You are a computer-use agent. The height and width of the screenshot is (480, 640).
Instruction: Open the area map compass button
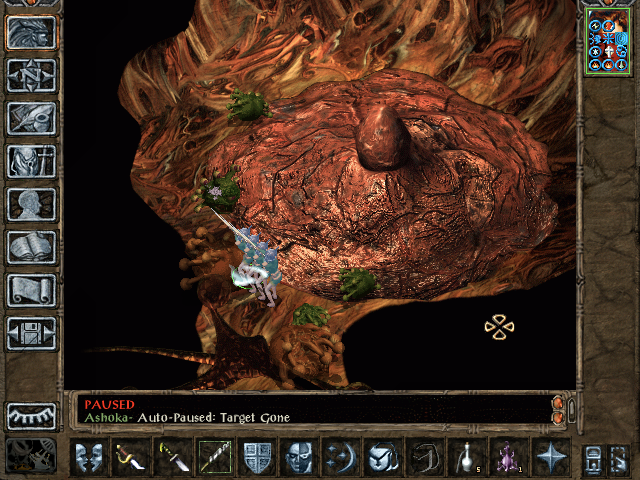point(31,75)
